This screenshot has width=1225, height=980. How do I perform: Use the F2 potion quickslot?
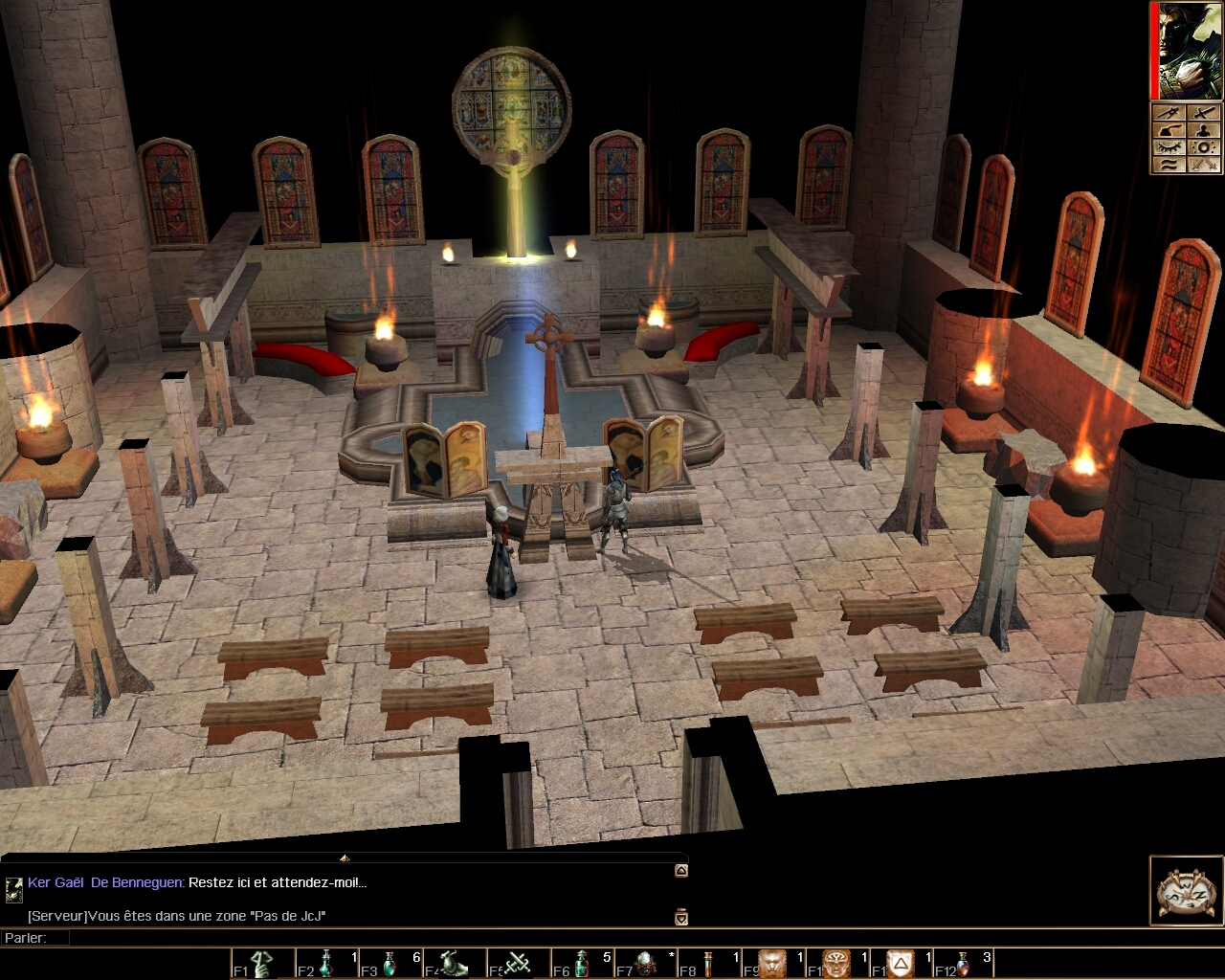(x=326, y=963)
